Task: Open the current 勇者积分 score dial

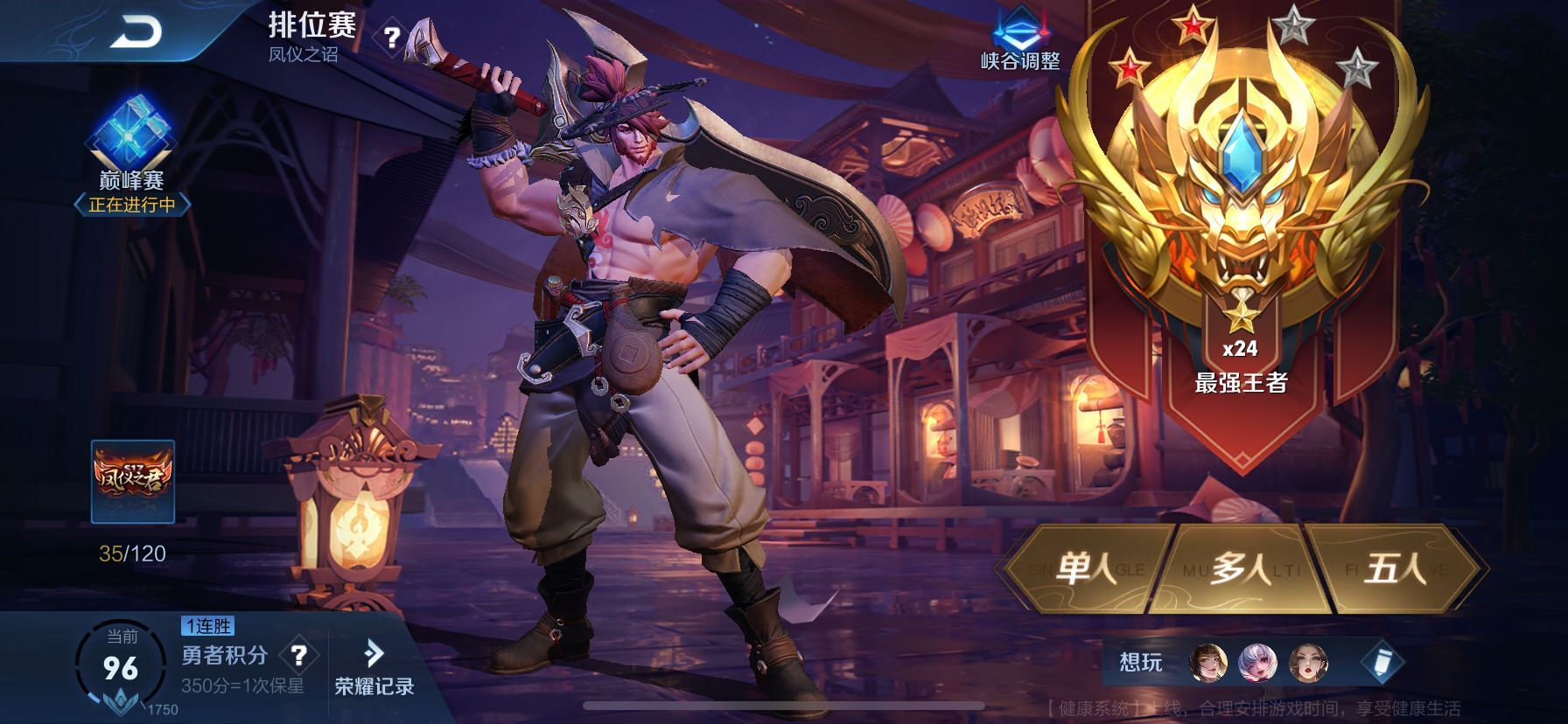Action: coord(120,668)
